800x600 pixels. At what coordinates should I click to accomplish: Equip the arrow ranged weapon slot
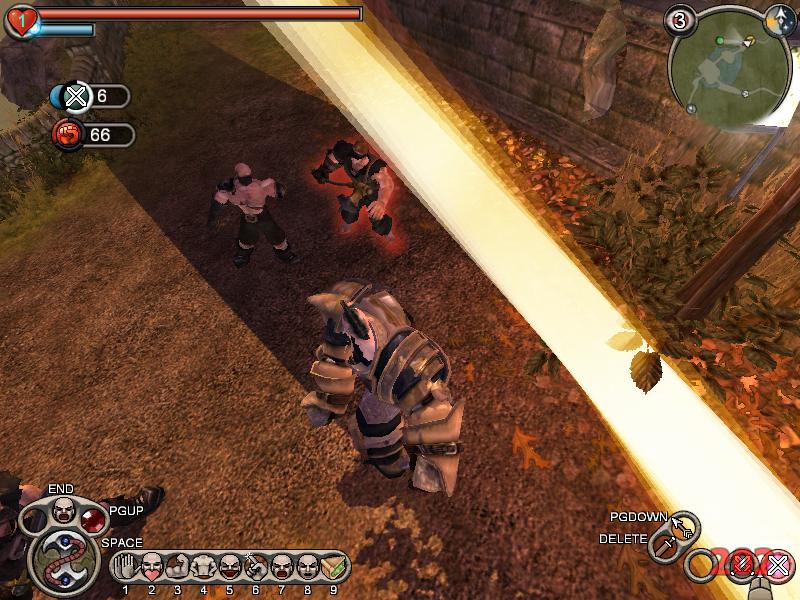pos(685,524)
